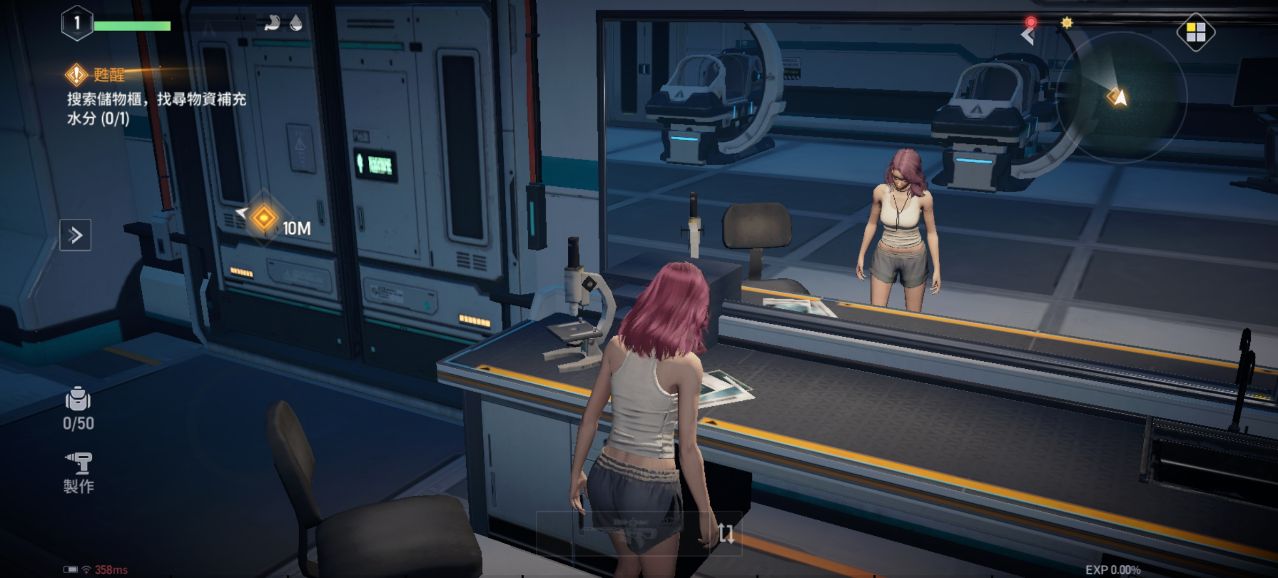Expand the side panel with the arrow button
This screenshot has height=578, width=1278.
pyautogui.click(x=75, y=235)
